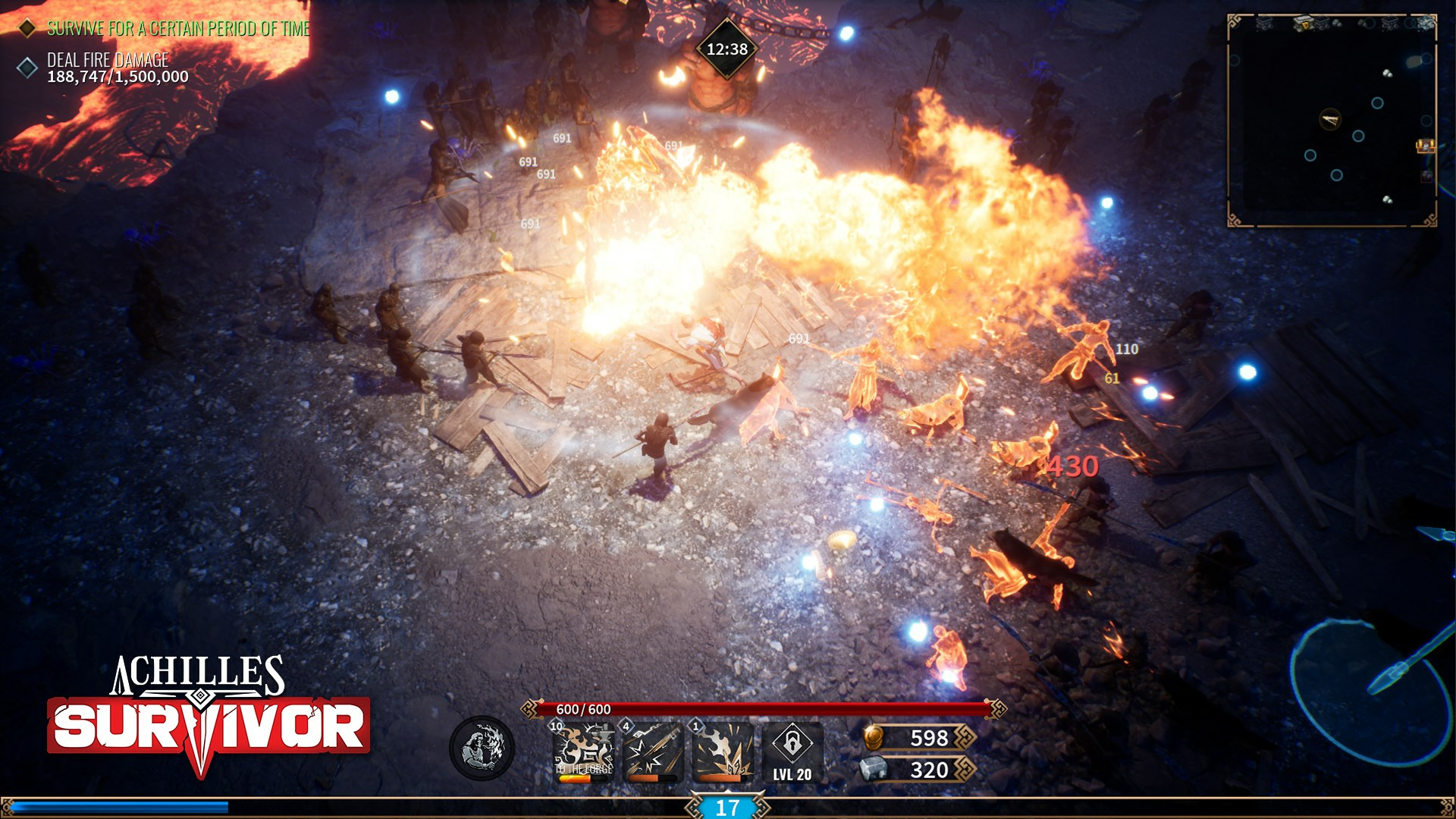This screenshot has height=819, width=1456.
Task: Activate the To The Forge ability
Action: coord(584,751)
